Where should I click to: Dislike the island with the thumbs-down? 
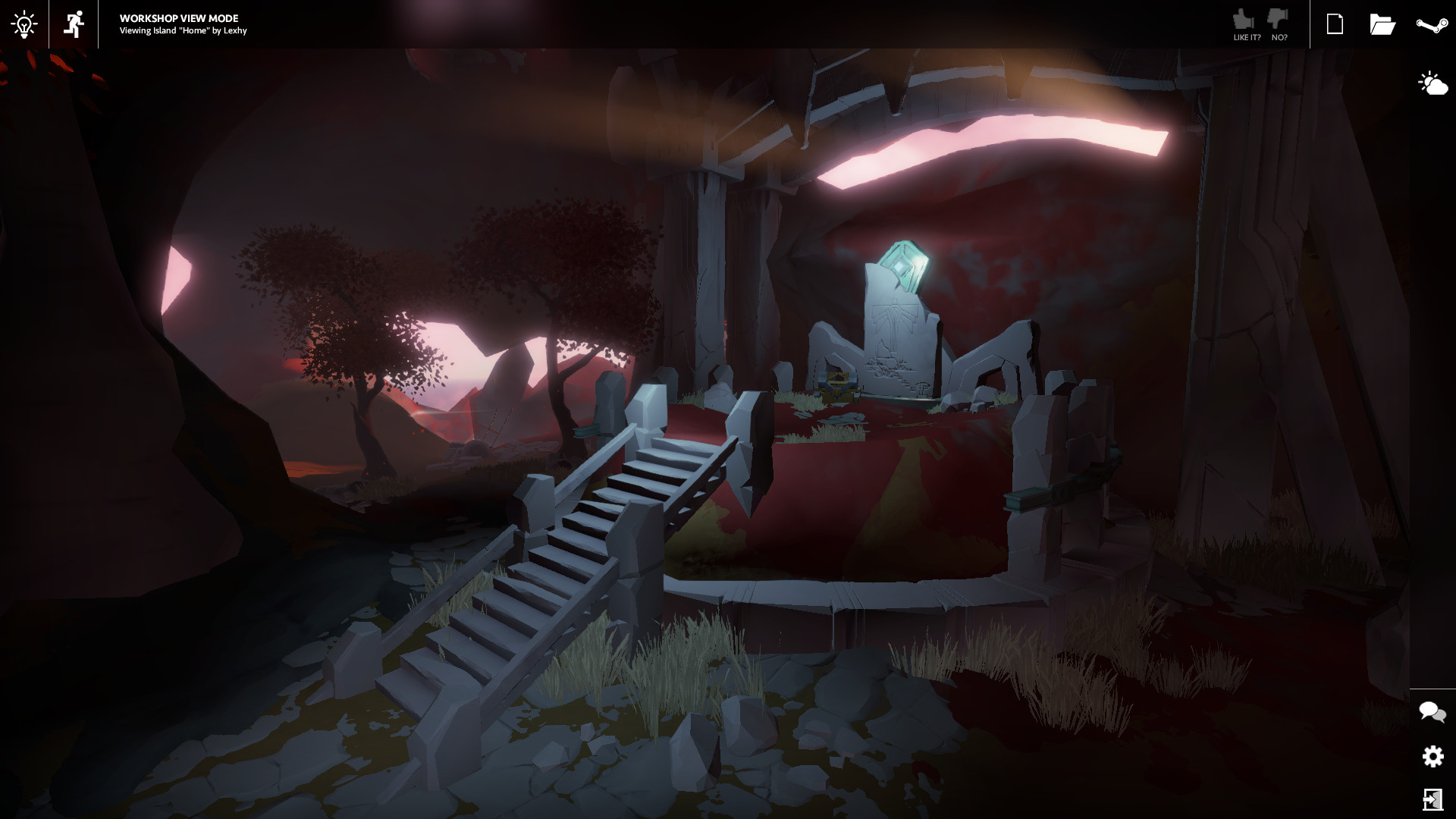[x=1278, y=17]
